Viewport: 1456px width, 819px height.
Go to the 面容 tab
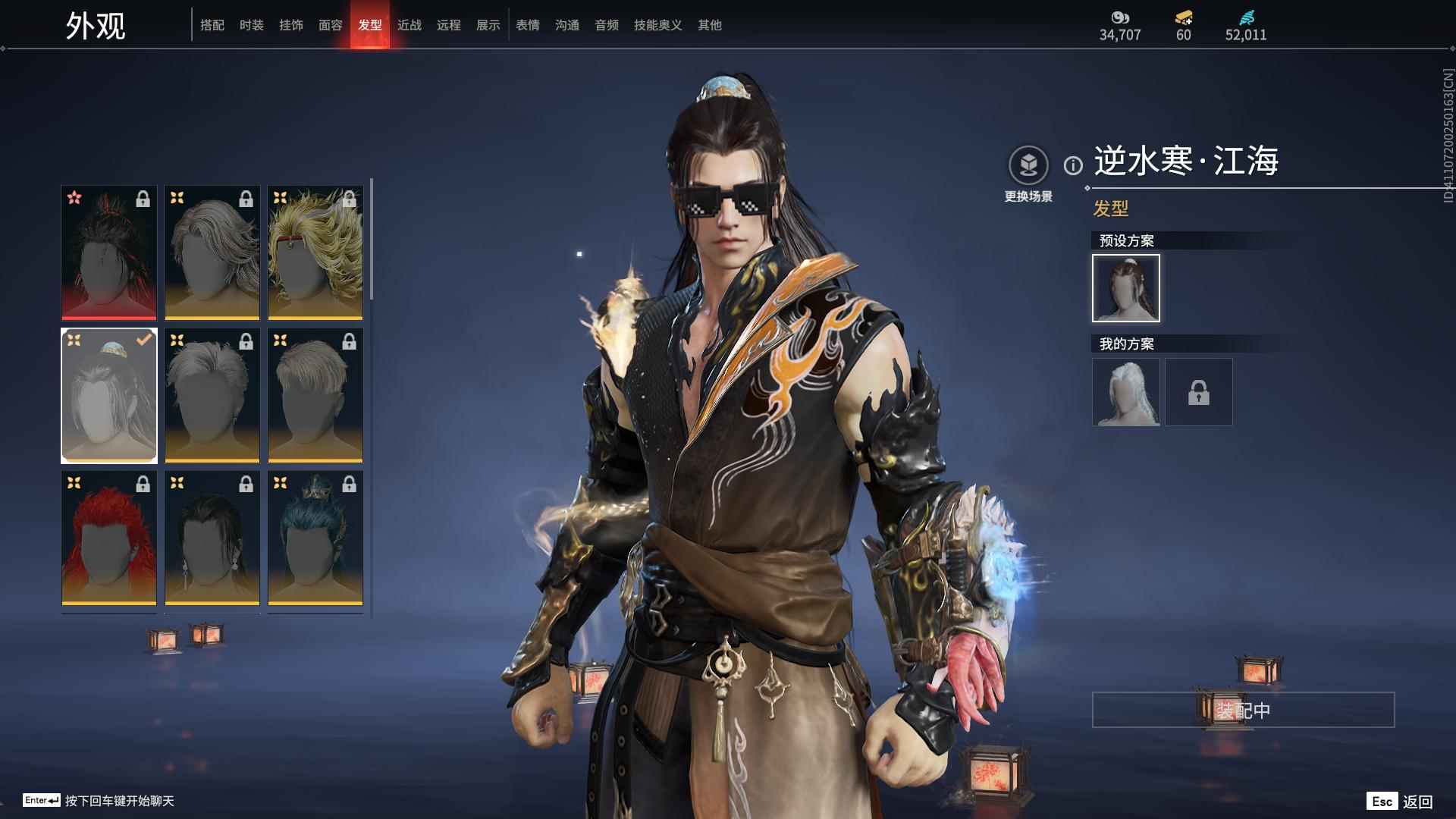[331, 25]
